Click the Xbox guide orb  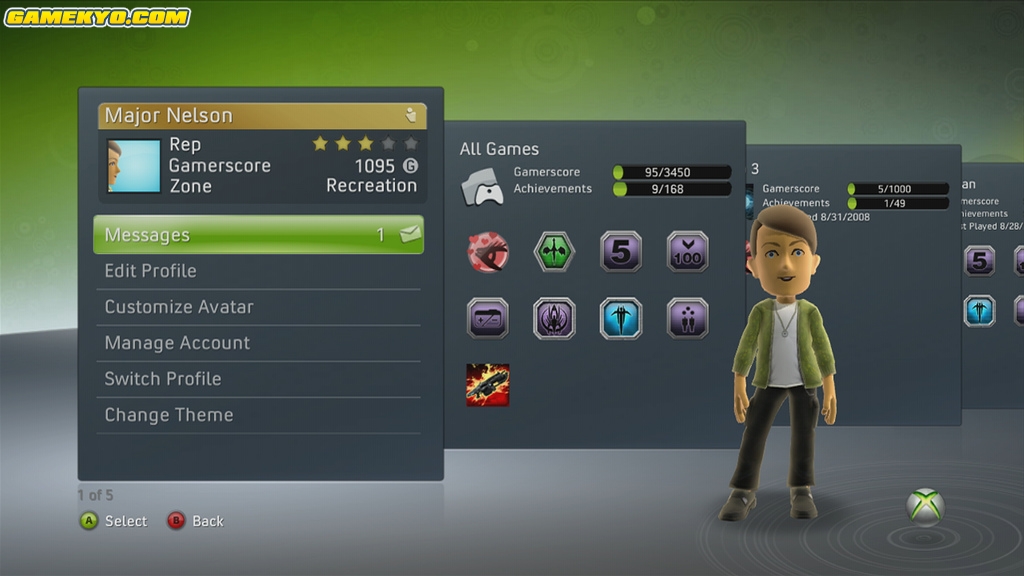pyautogui.click(x=925, y=506)
